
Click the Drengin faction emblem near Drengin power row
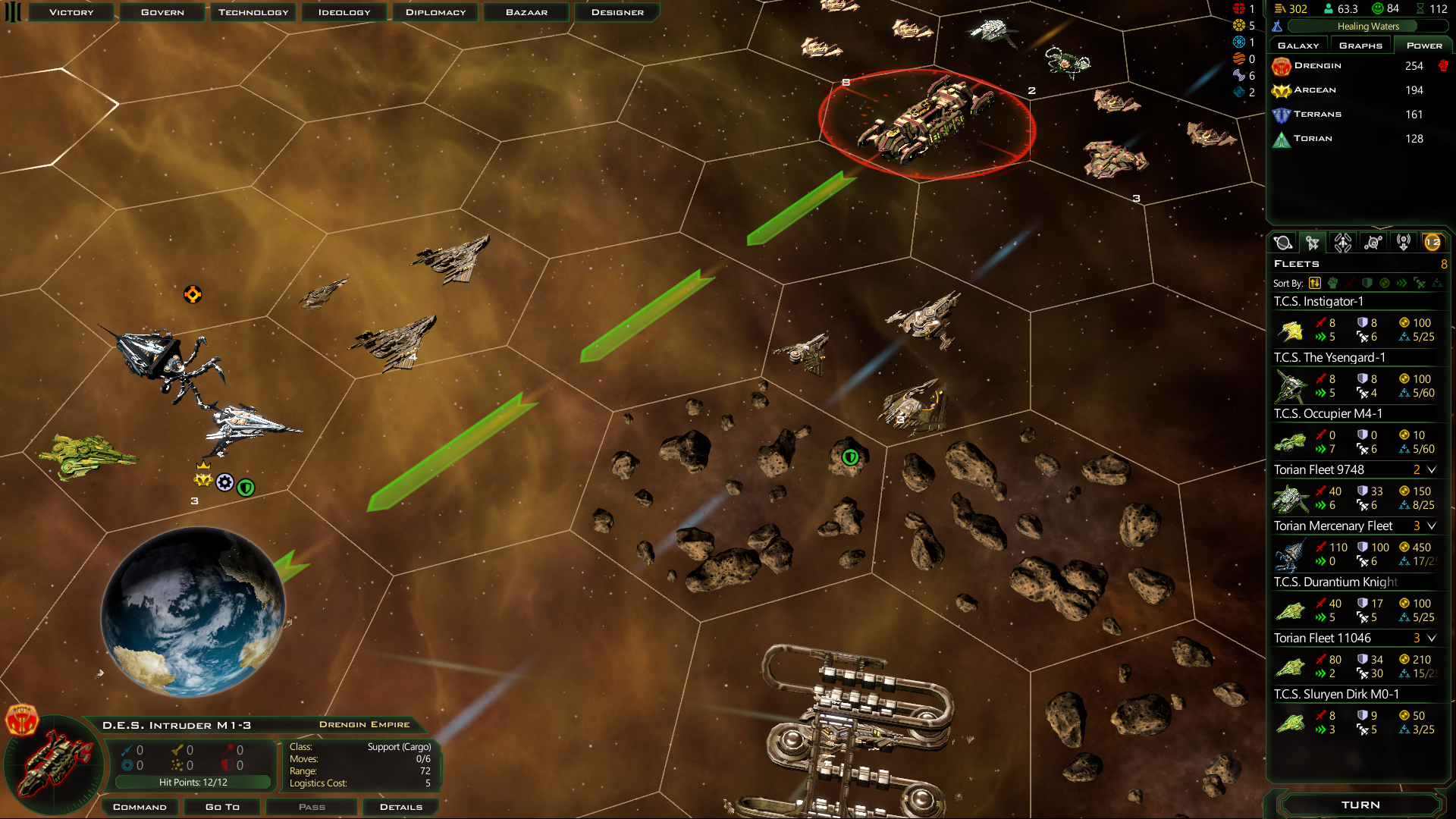[x=1282, y=66]
